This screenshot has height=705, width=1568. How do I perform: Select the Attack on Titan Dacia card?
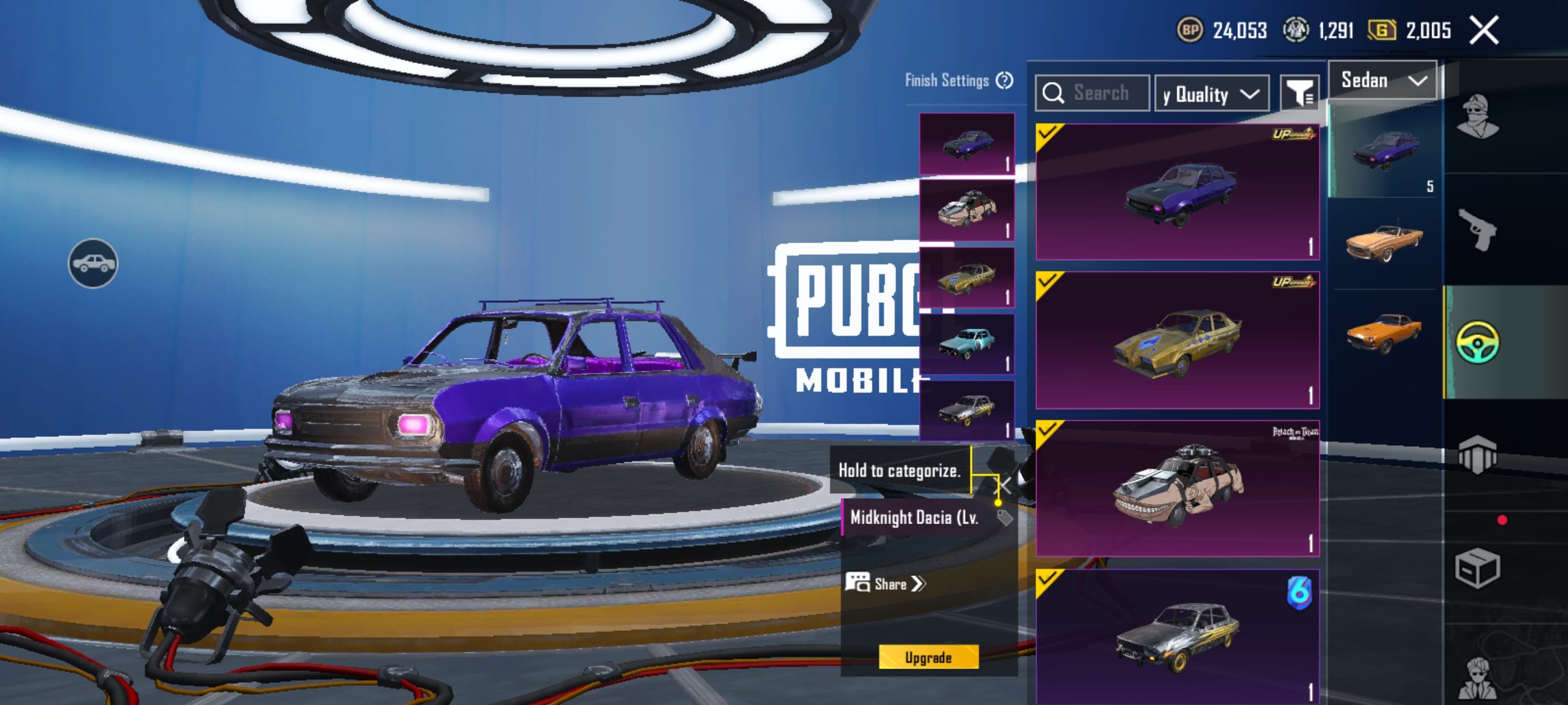click(1177, 488)
